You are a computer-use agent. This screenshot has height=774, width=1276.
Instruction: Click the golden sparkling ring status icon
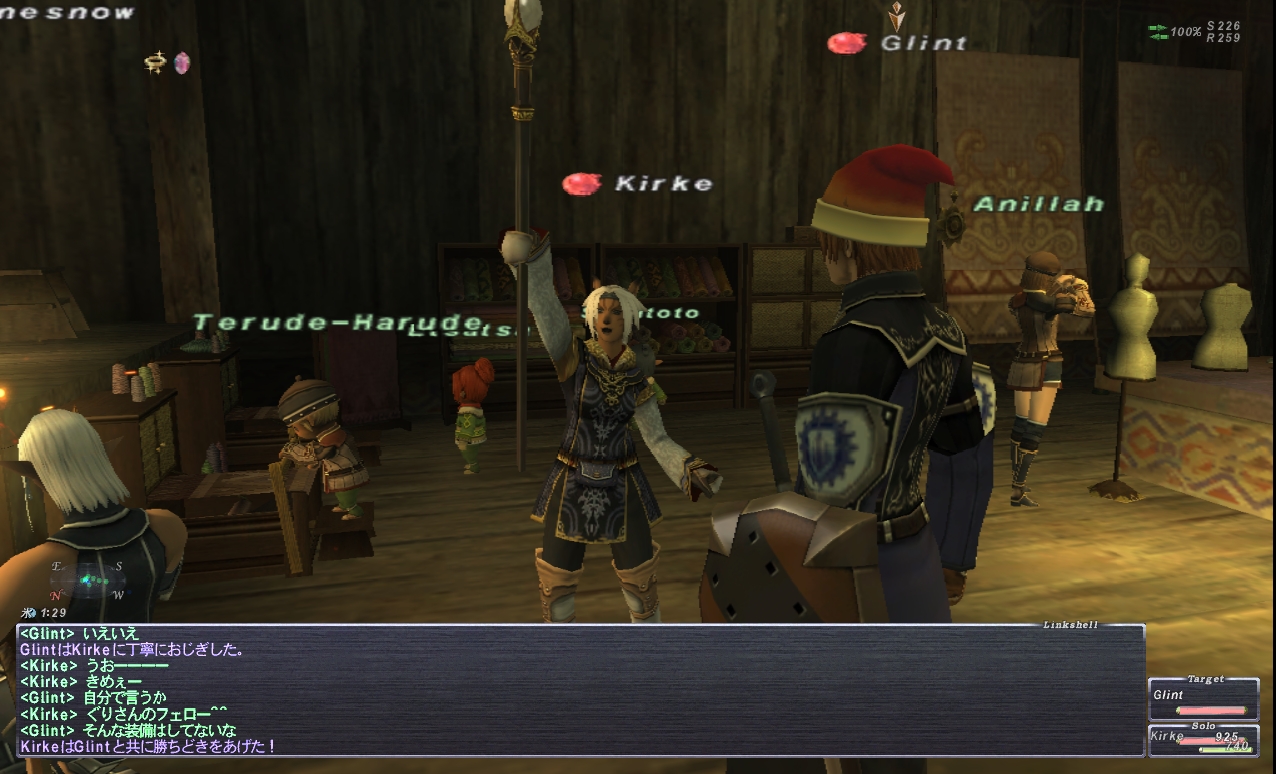click(155, 63)
